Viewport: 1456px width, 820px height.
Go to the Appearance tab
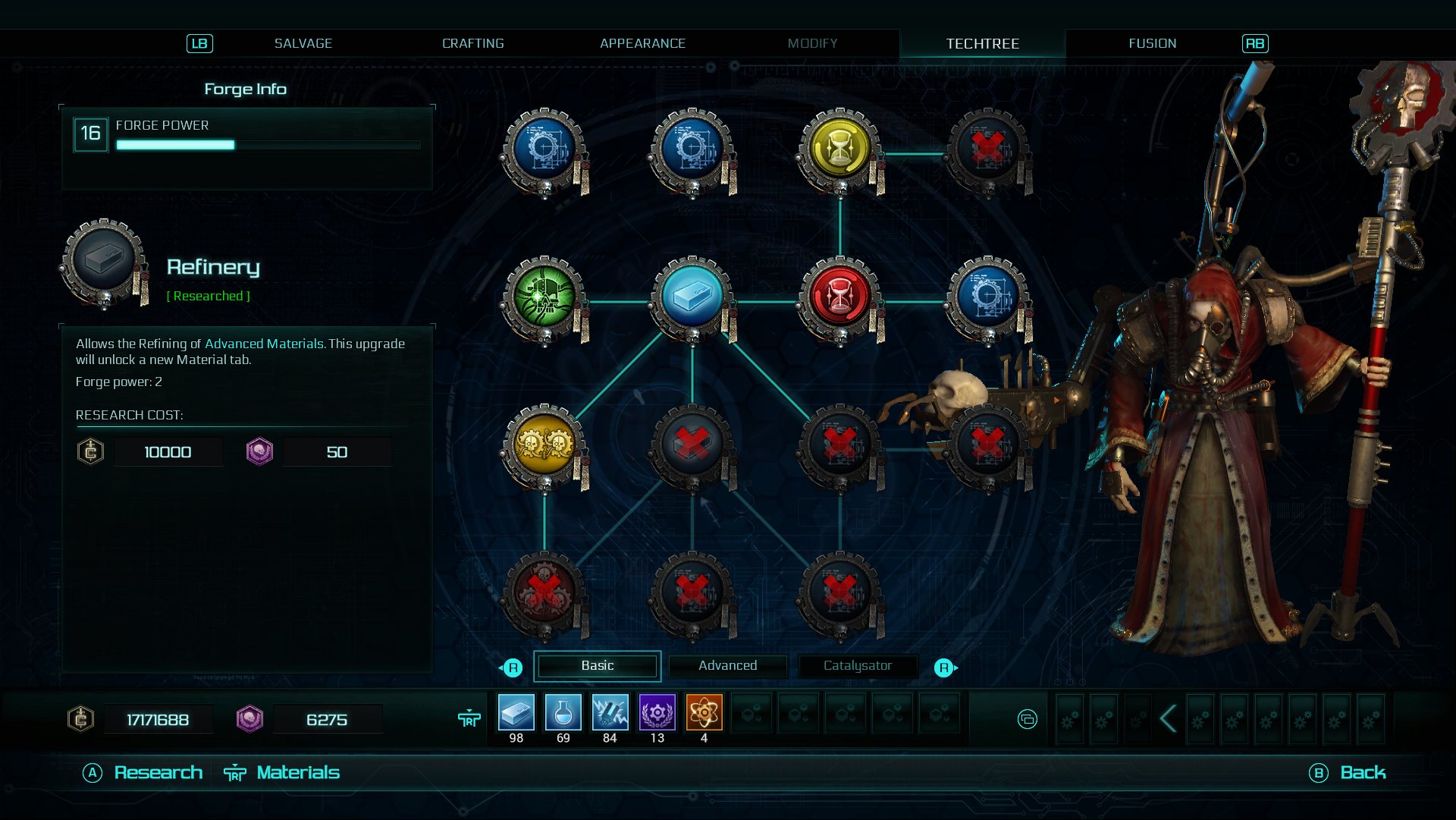click(642, 44)
